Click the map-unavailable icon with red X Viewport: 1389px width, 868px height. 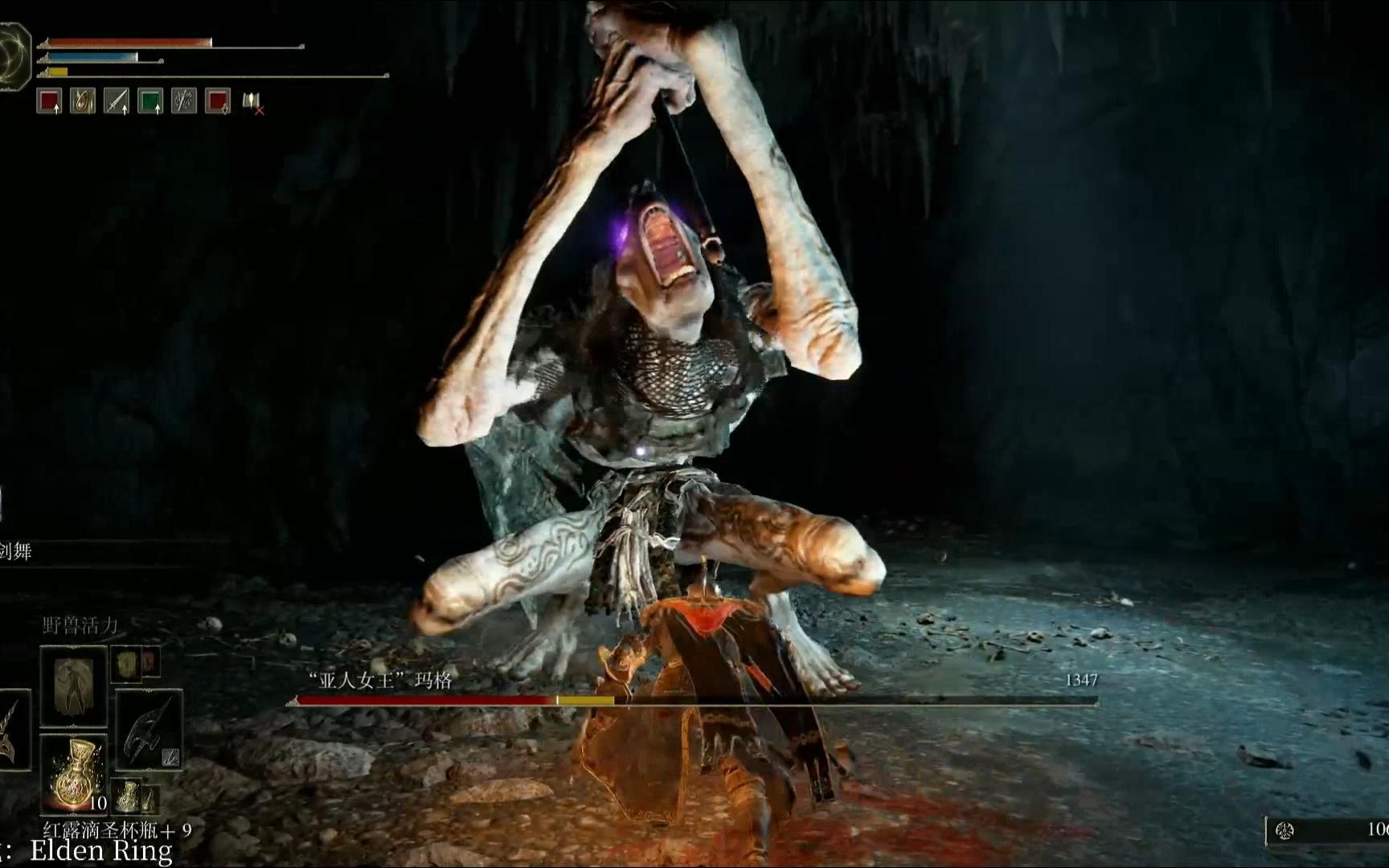pos(253,102)
